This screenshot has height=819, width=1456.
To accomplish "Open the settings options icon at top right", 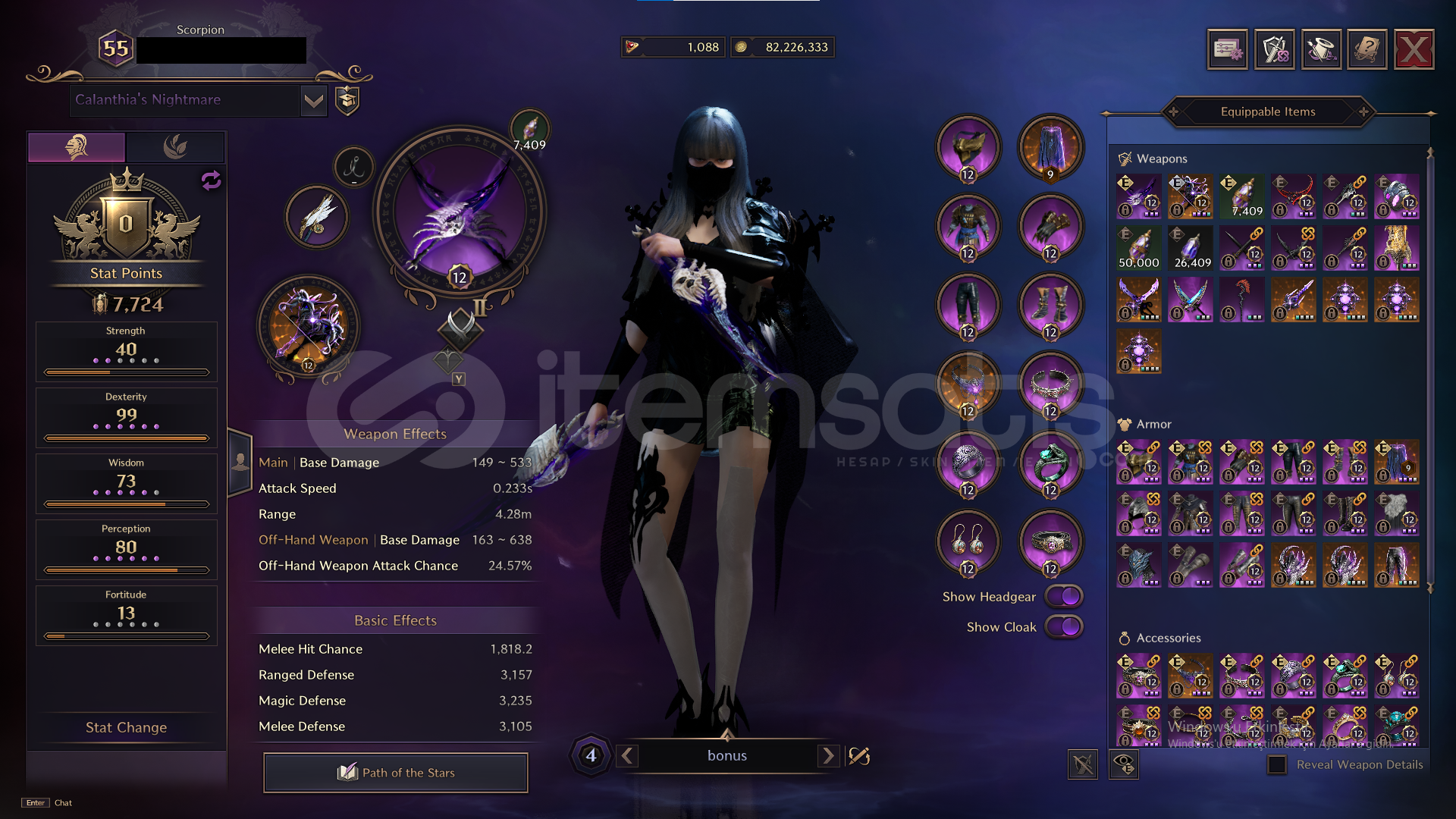I will (x=1228, y=49).
